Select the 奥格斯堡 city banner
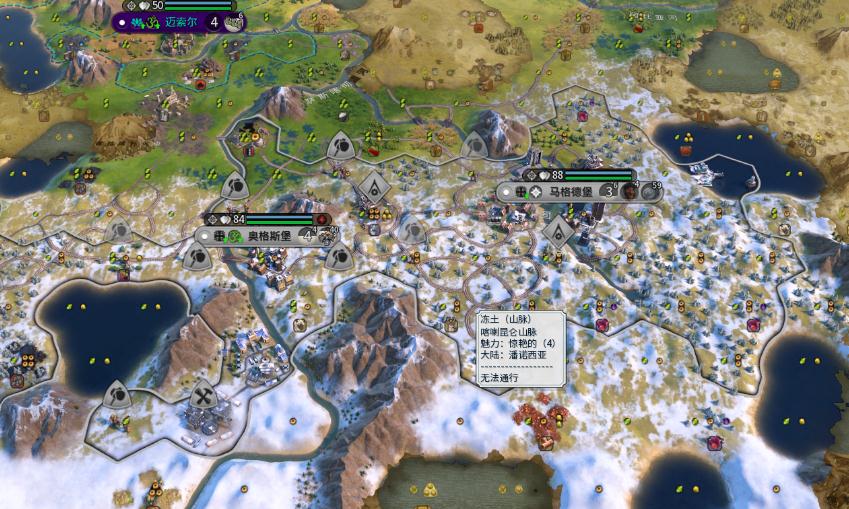The height and width of the screenshot is (509, 849). [269, 236]
